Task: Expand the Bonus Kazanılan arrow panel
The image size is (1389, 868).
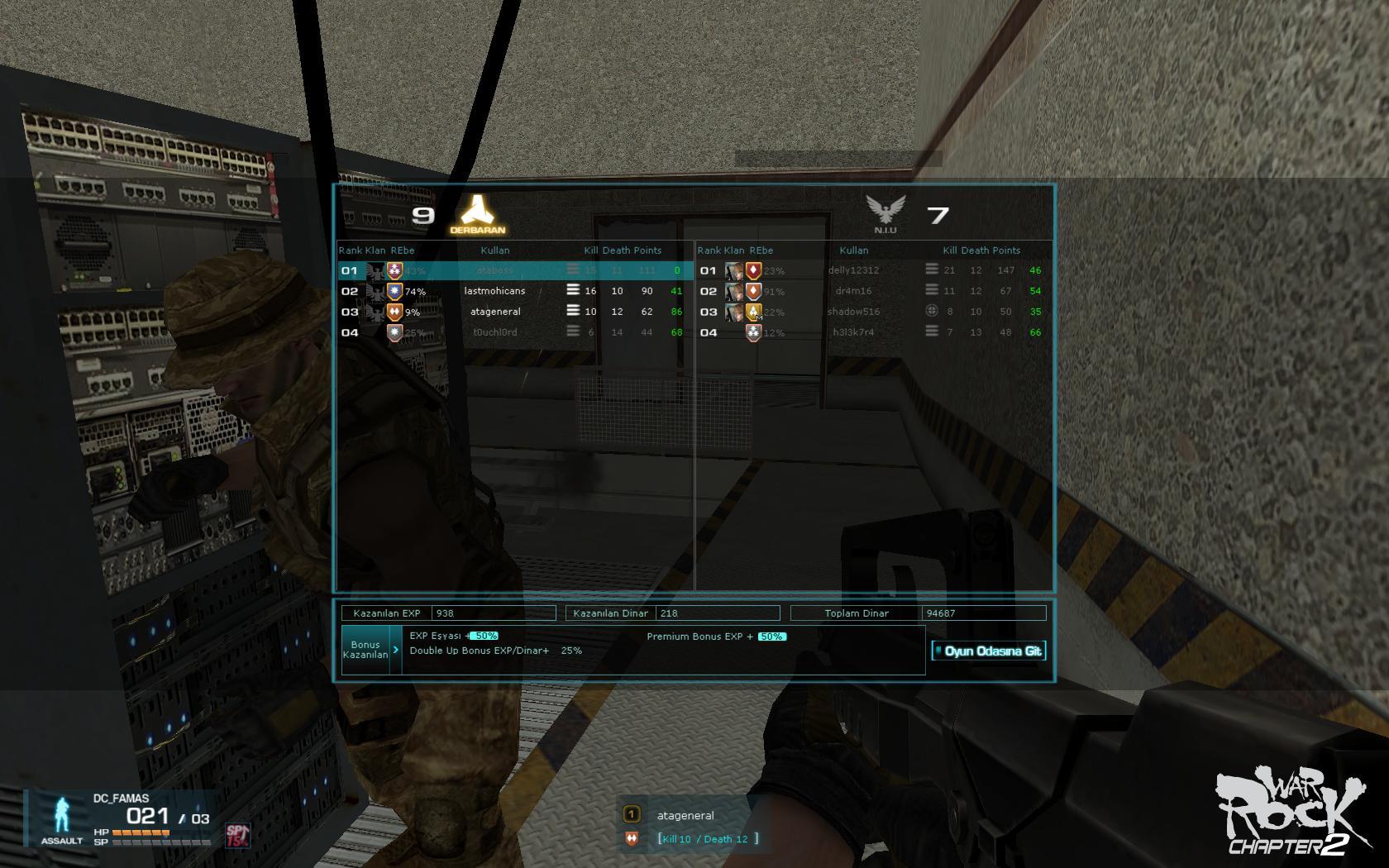Action: tap(396, 650)
